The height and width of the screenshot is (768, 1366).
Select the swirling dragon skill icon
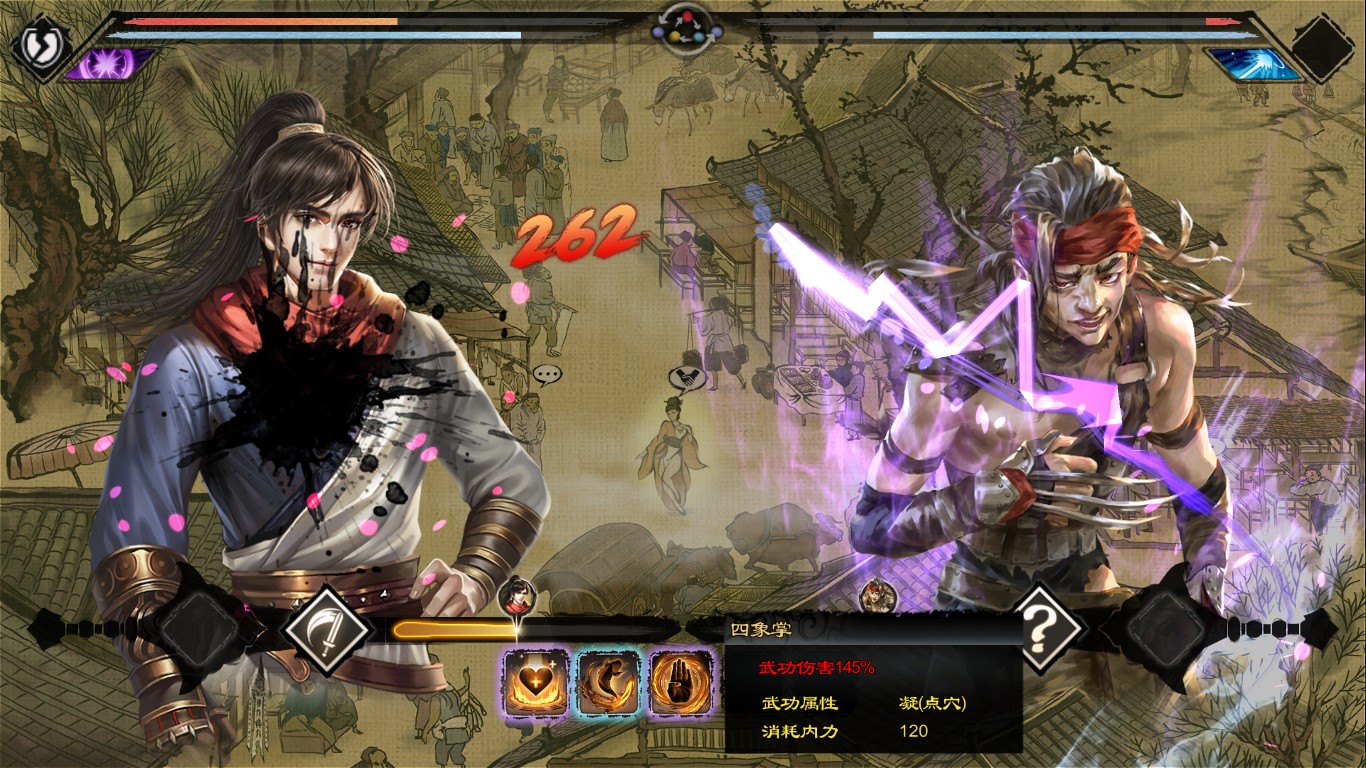pos(609,682)
